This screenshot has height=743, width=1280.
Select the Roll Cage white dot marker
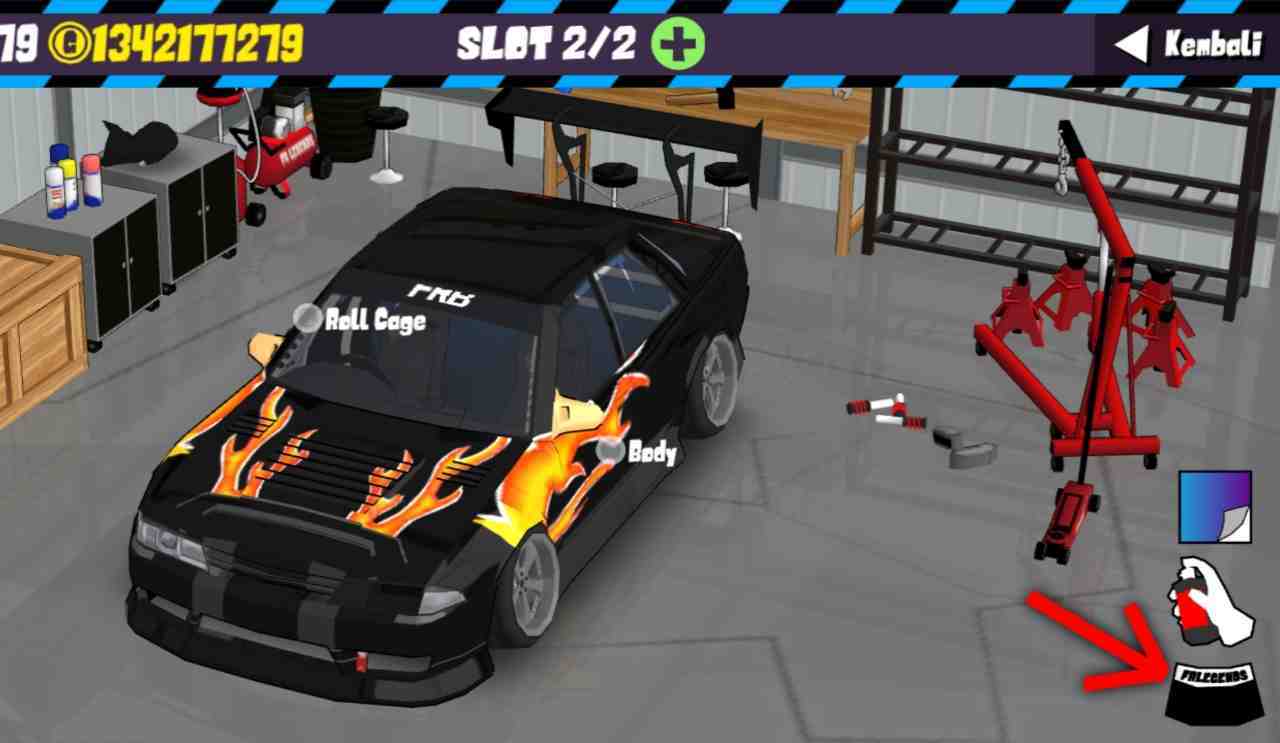[x=306, y=320]
